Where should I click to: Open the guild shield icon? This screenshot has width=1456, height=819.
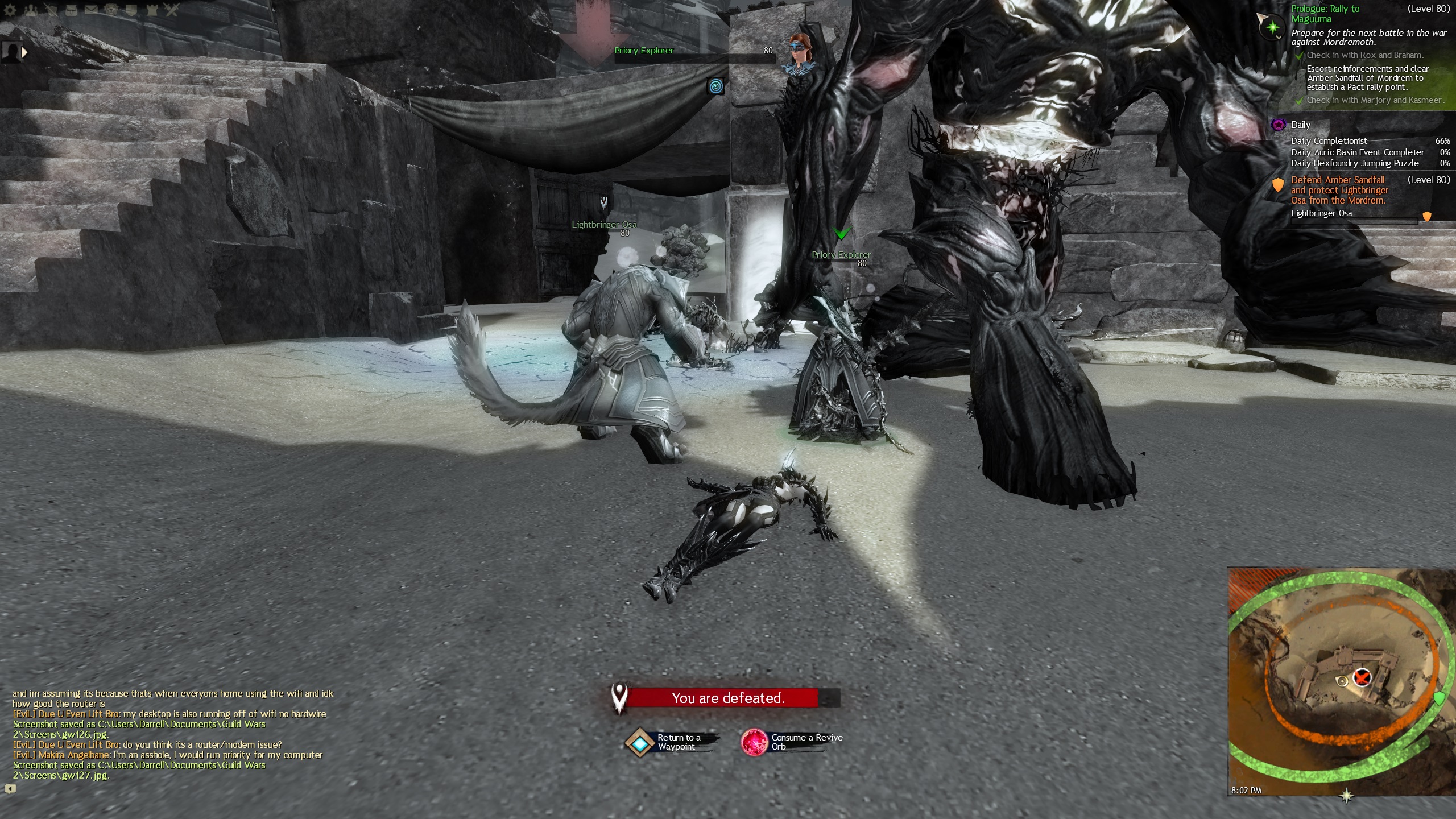coord(131,10)
